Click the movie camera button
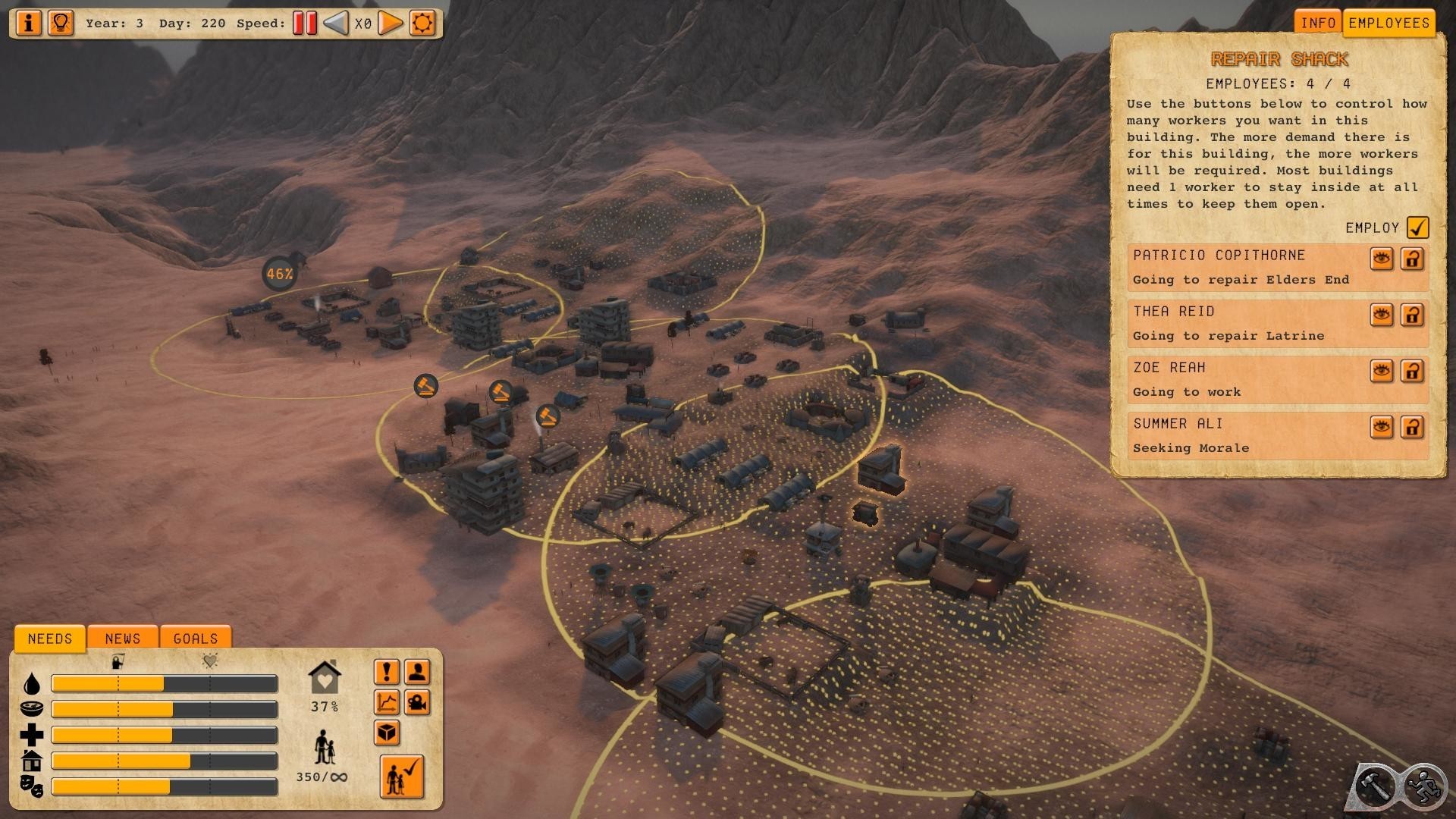Viewport: 1456px width, 819px height. (x=417, y=702)
